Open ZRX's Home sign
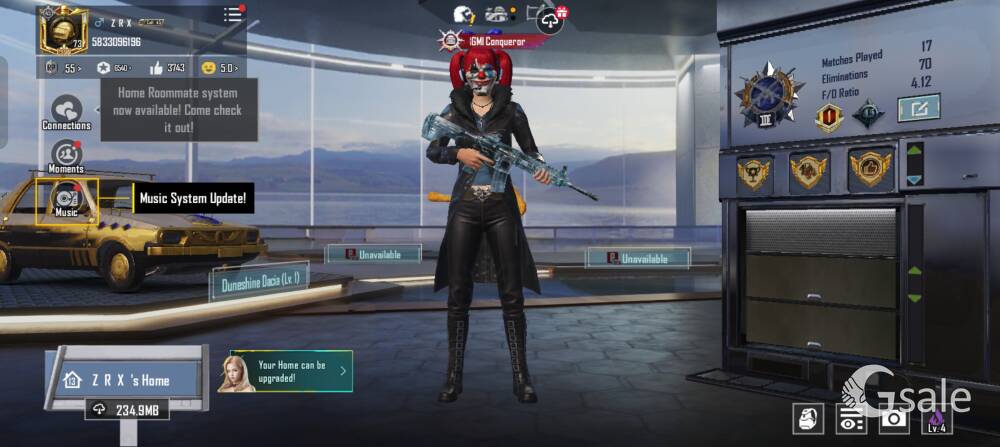Image resolution: width=1000 pixels, height=447 pixels. coord(124,380)
